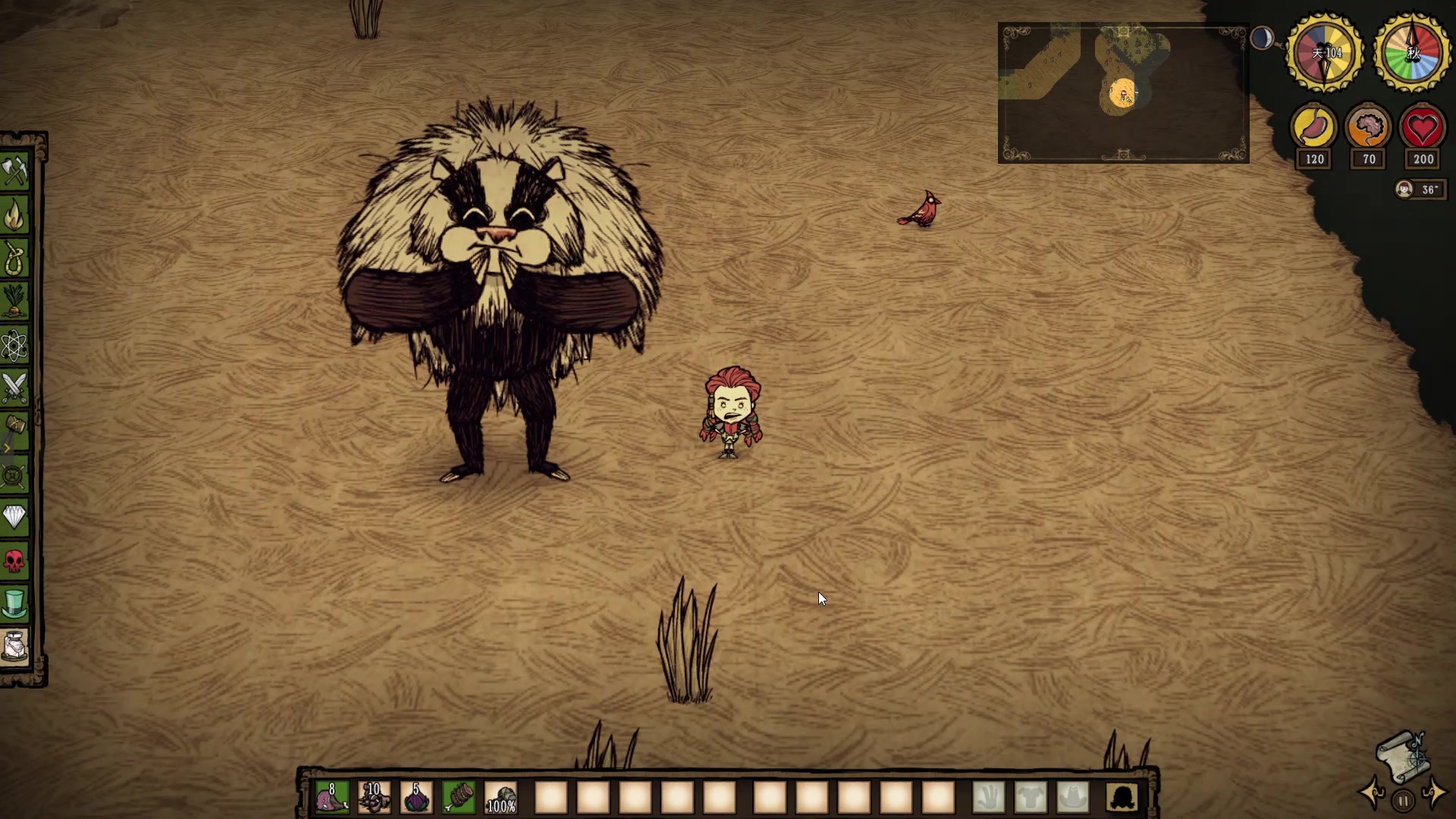Open the map scroll button
This screenshot has height=819, width=1456.
tap(1403, 755)
